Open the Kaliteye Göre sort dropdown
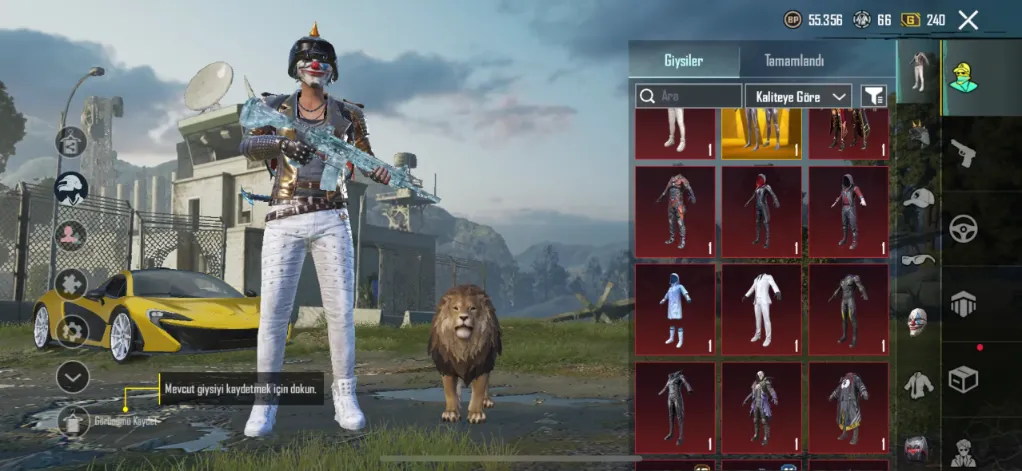The width and height of the screenshot is (1022, 471). coord(798,96)
